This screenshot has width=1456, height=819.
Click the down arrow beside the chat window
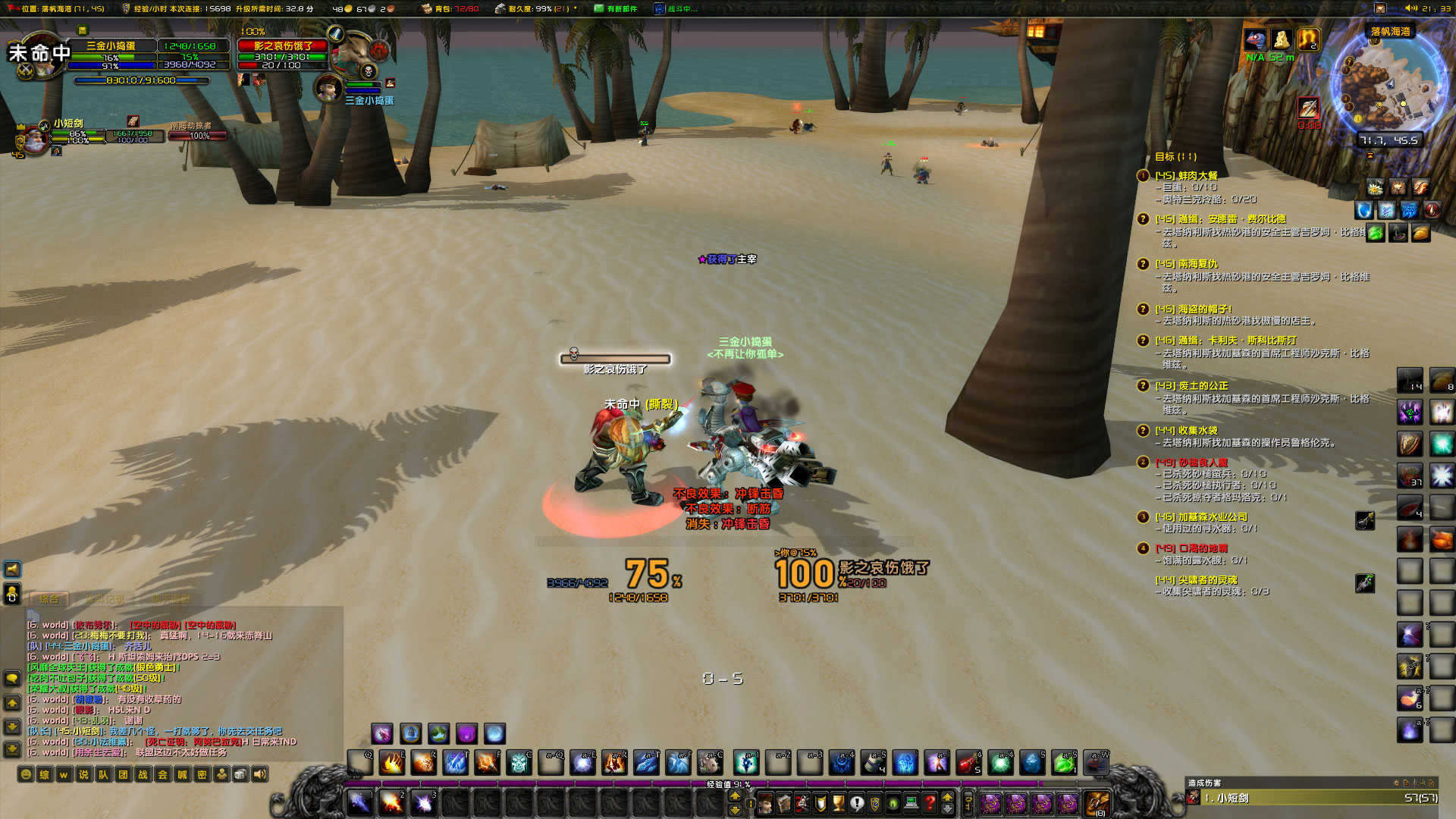[x=12, y=726]
